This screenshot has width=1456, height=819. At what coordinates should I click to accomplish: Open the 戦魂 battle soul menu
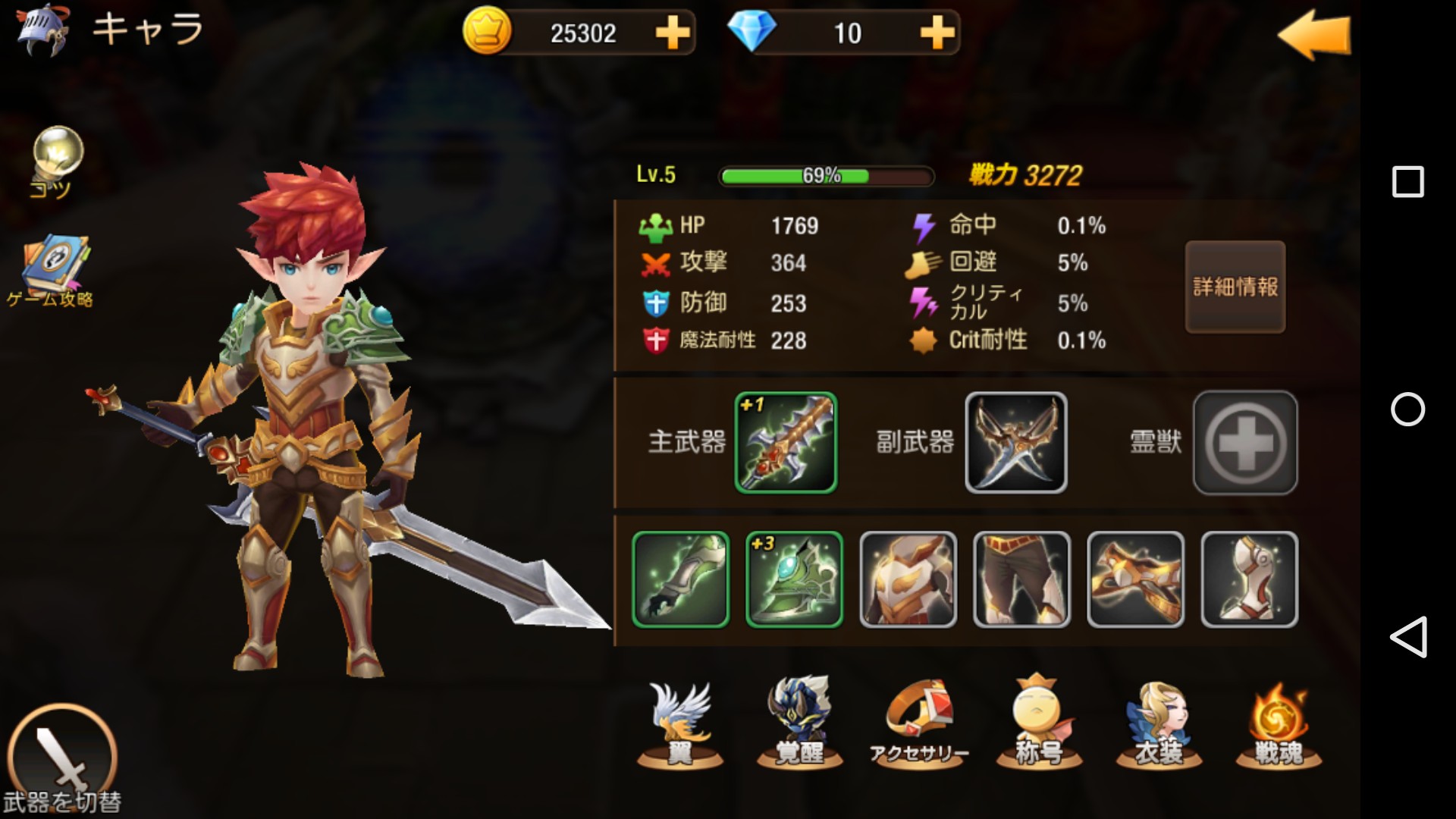click(1279, 724)
